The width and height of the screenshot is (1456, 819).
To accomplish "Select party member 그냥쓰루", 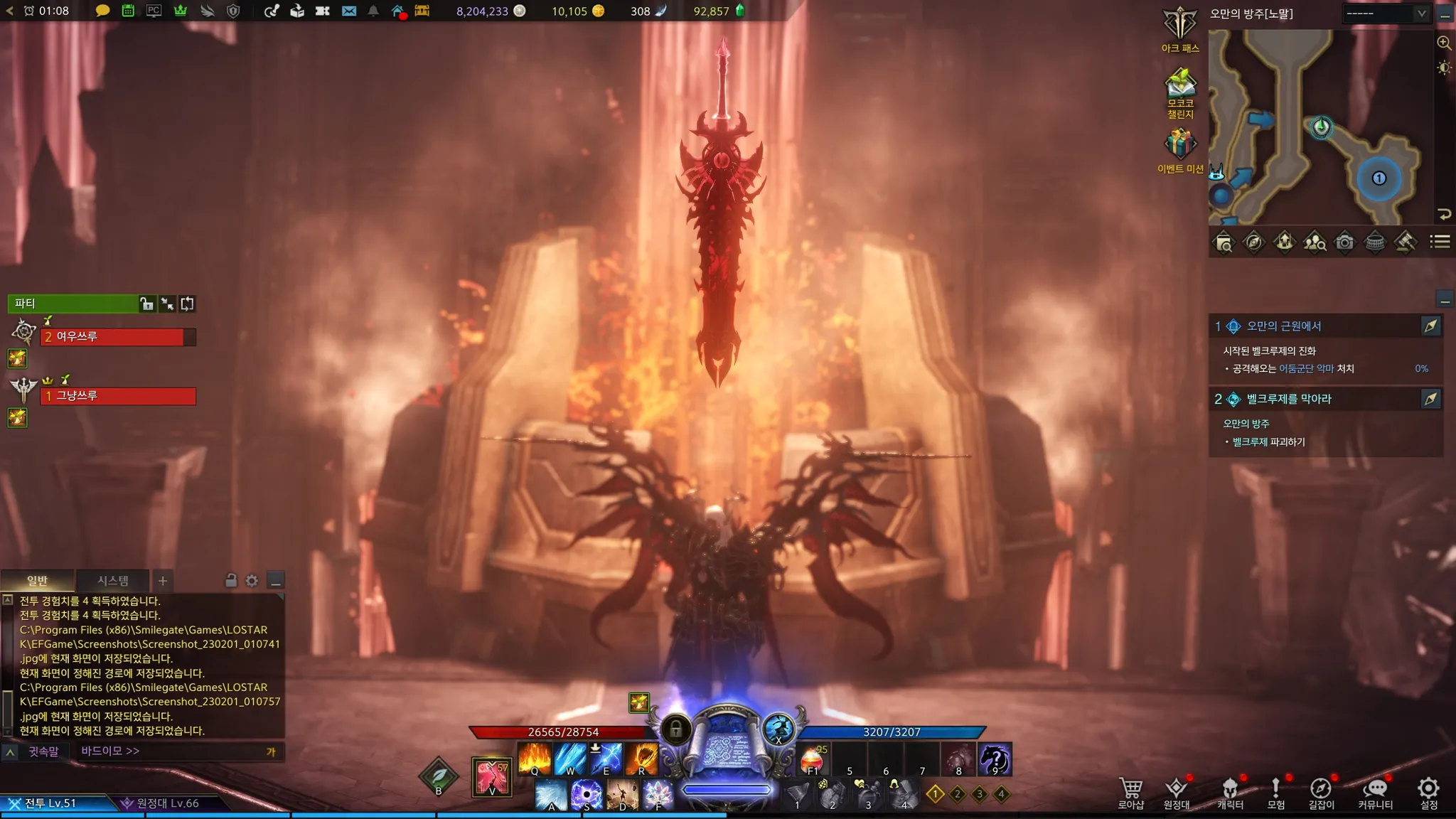I will [x=117, y=396].
